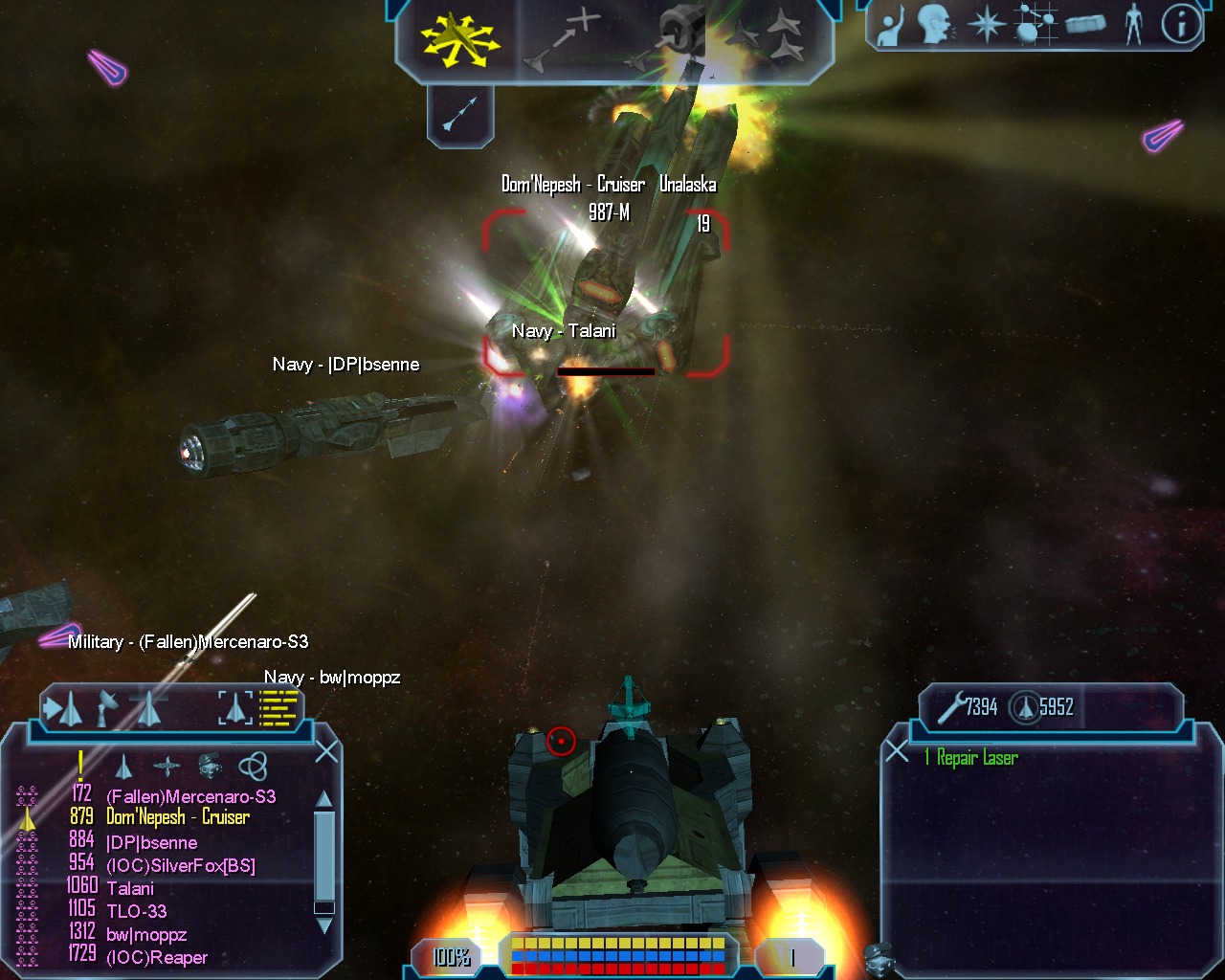Open the talking head chat icon
Image resolution: width=1225 pixels, height=980 pixels.
[x=935, y=26]
